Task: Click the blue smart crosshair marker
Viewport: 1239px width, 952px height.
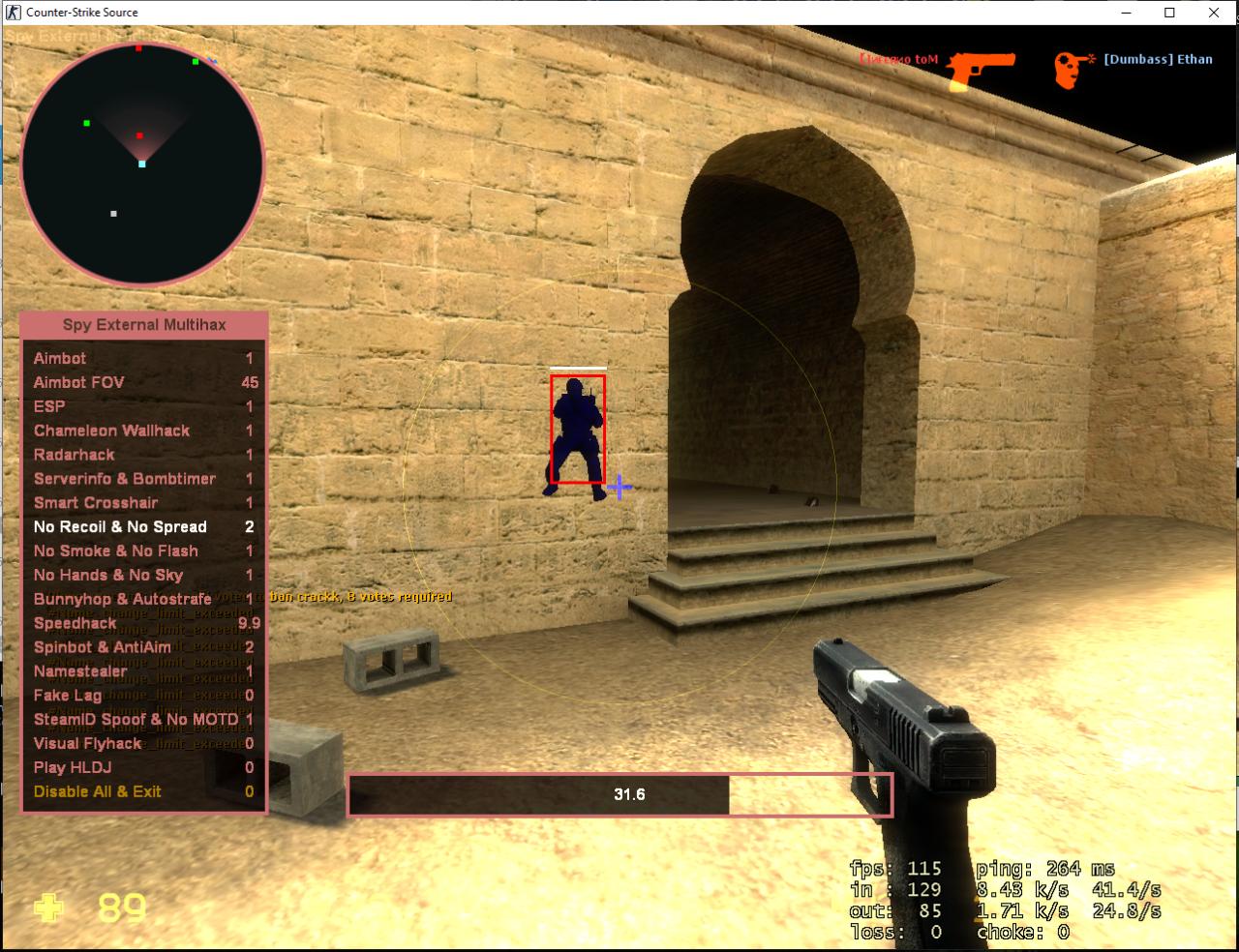Action: click(618, 489)
